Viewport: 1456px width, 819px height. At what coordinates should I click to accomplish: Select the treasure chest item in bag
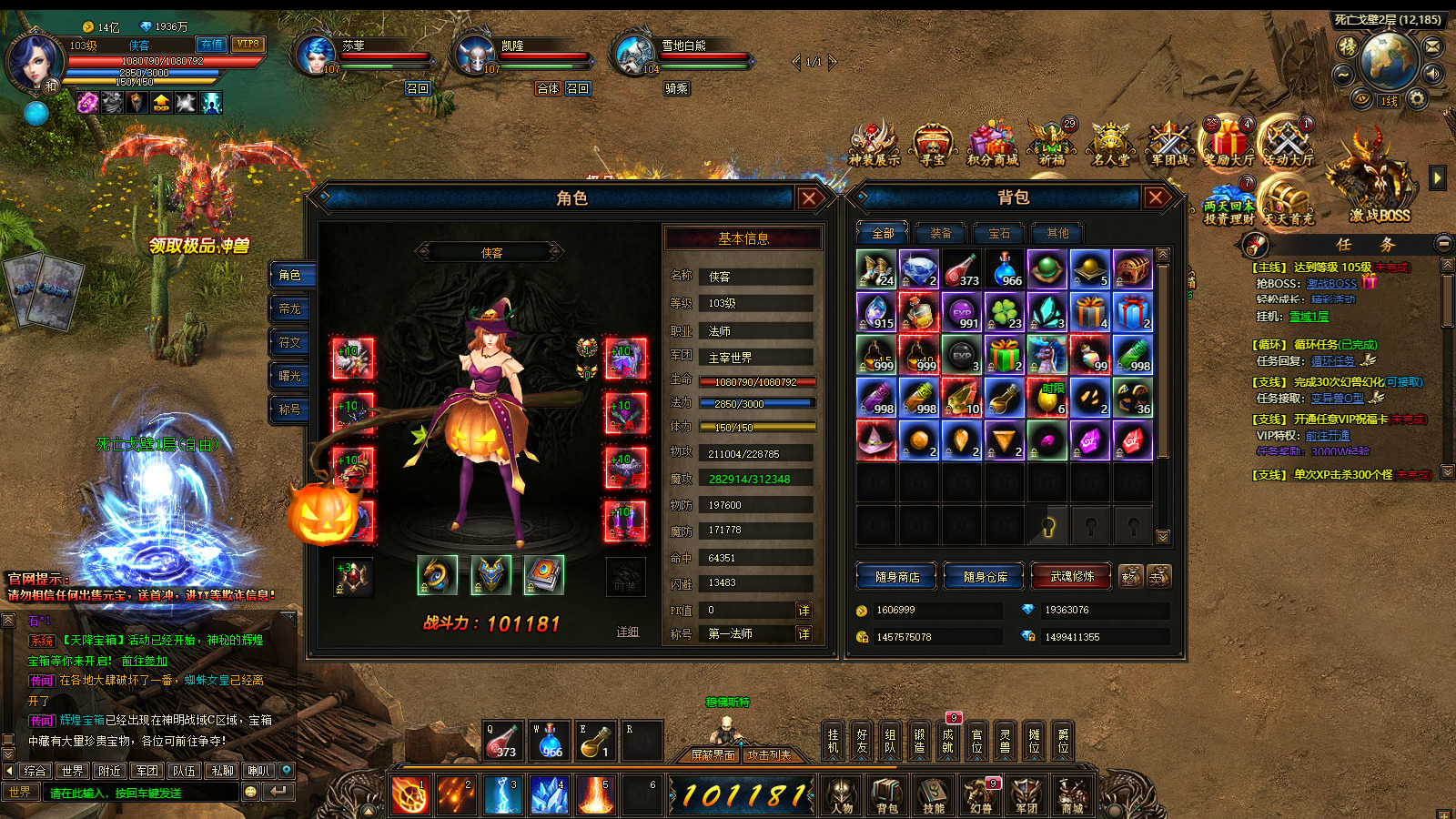click(1133, 269)
